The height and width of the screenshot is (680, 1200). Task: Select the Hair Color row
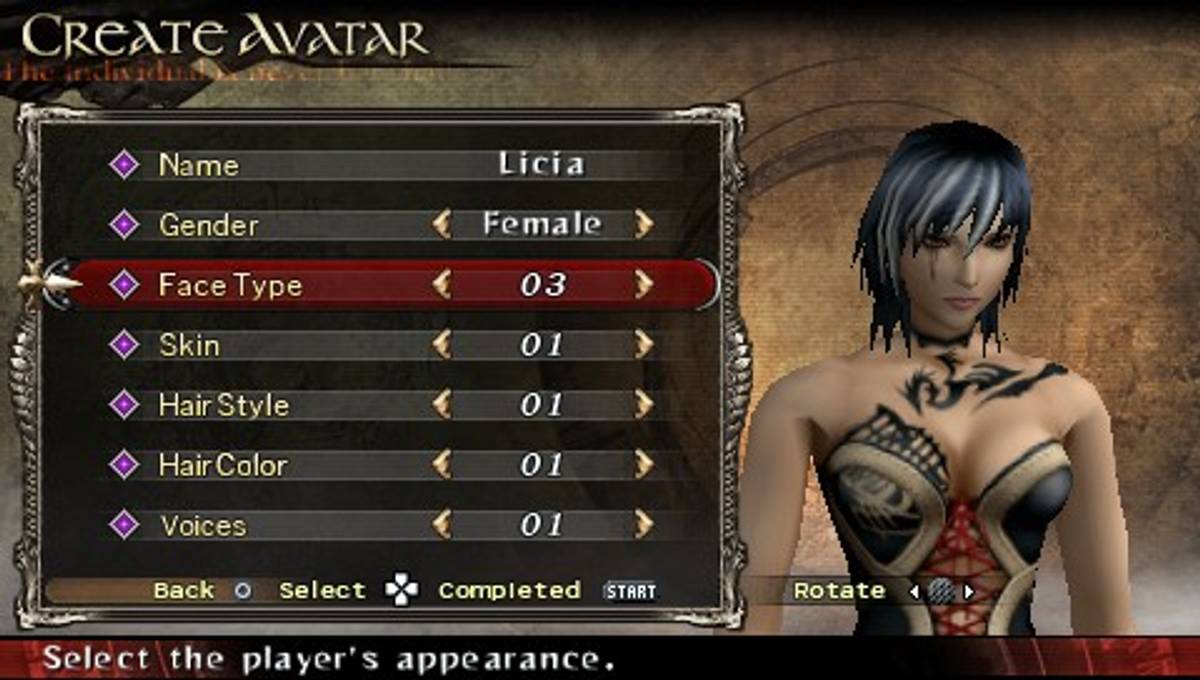222,465
